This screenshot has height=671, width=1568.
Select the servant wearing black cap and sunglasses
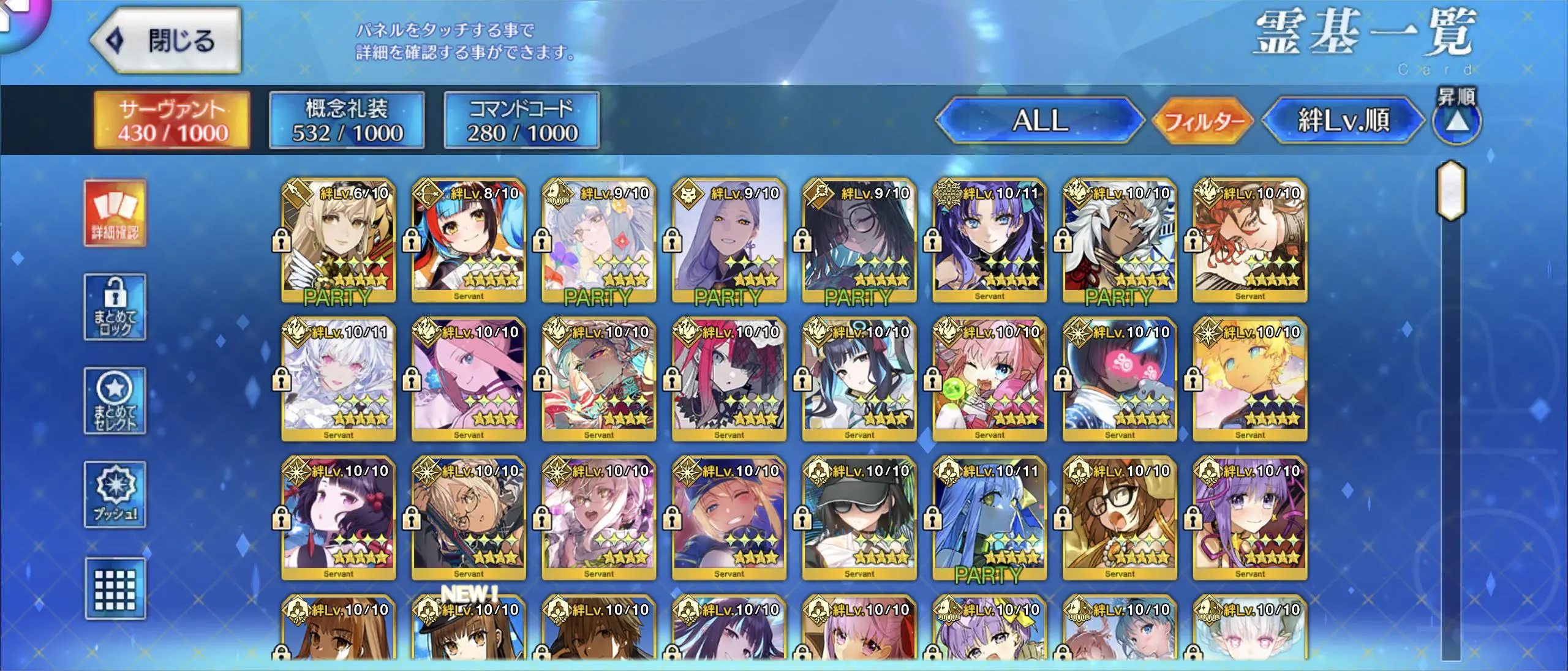[x=859, y=518]
